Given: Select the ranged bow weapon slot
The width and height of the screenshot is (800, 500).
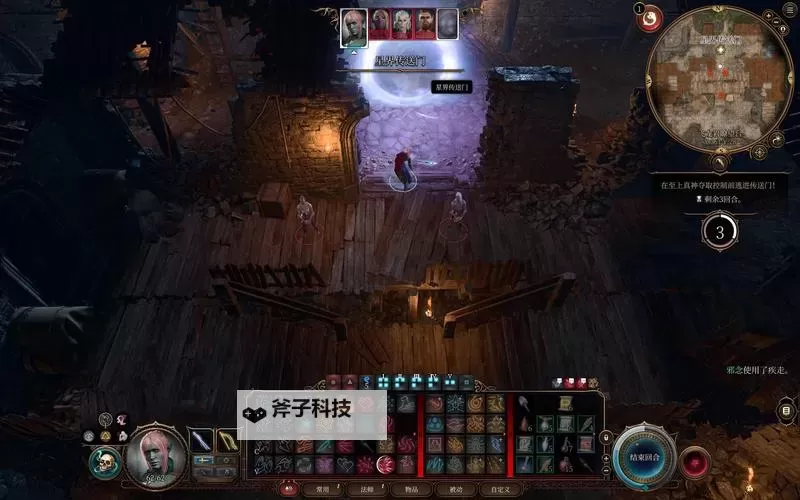Looking at the screenshot, I should [228, 441].
